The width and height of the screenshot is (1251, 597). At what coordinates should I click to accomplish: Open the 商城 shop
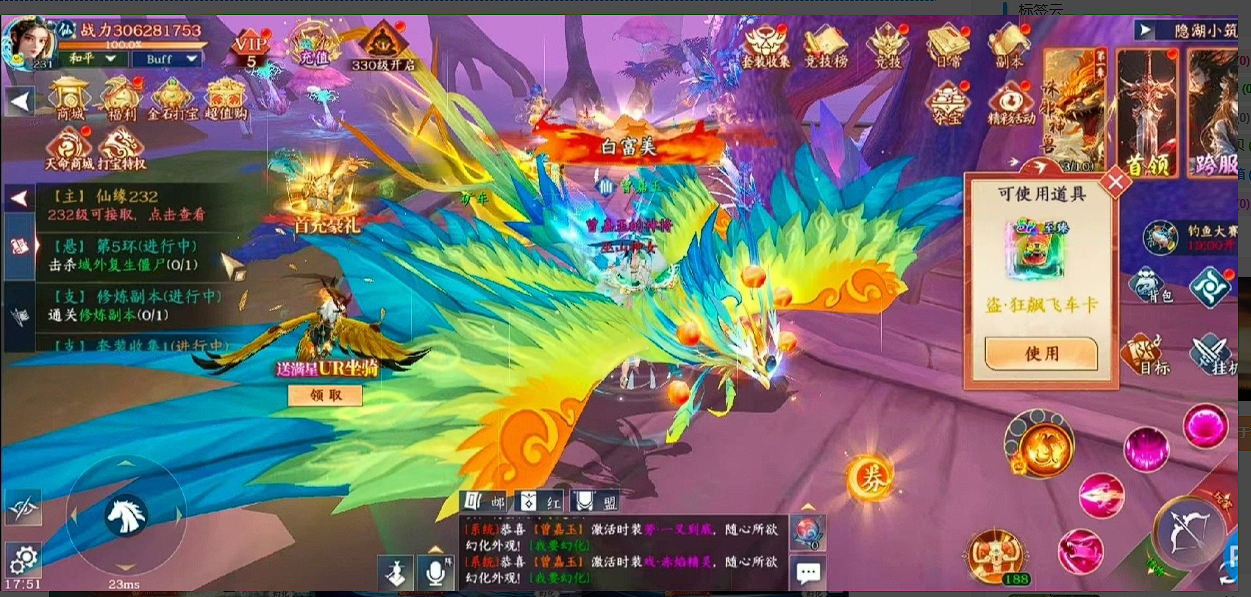[70, 98]
